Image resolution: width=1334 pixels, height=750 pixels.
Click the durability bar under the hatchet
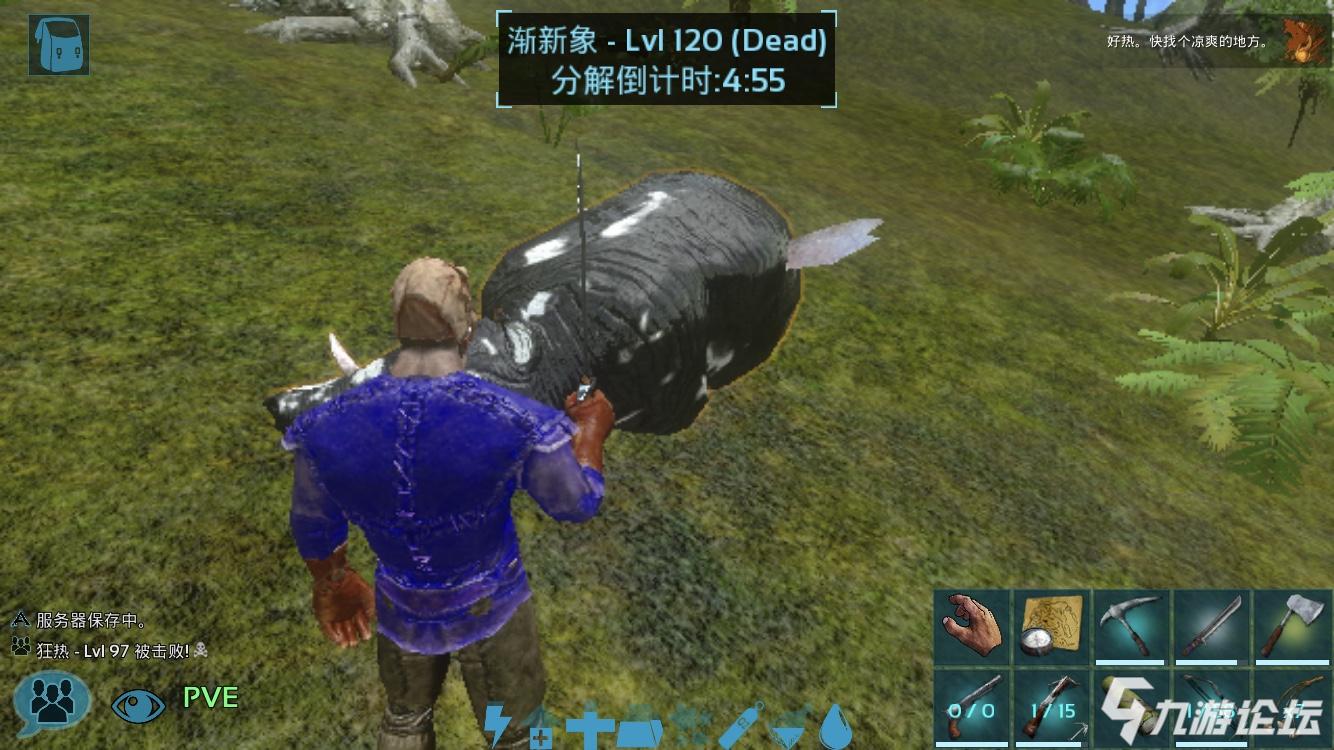[1290, 661]
